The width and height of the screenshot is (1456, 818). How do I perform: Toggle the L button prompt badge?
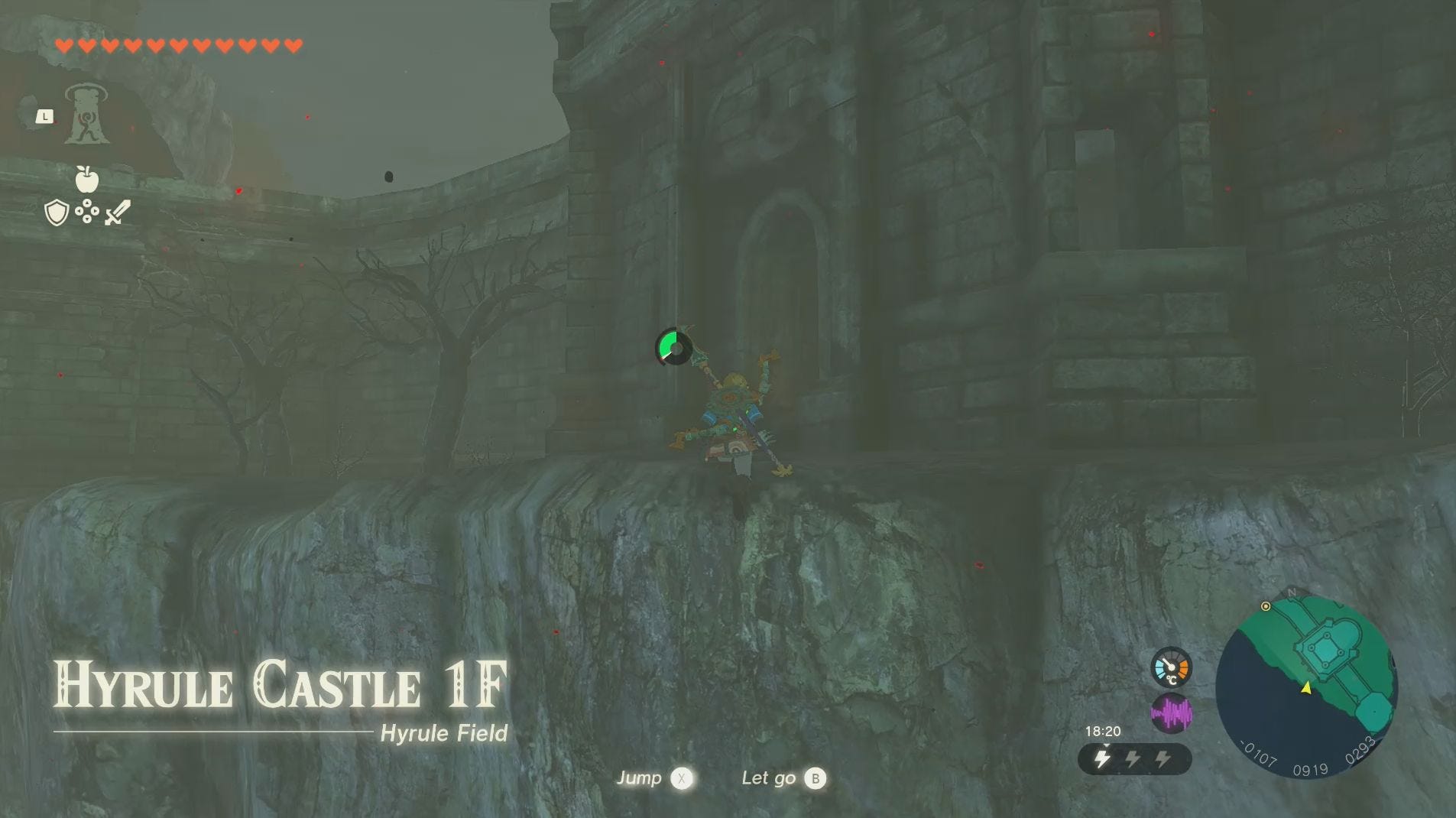coord(44,115)
